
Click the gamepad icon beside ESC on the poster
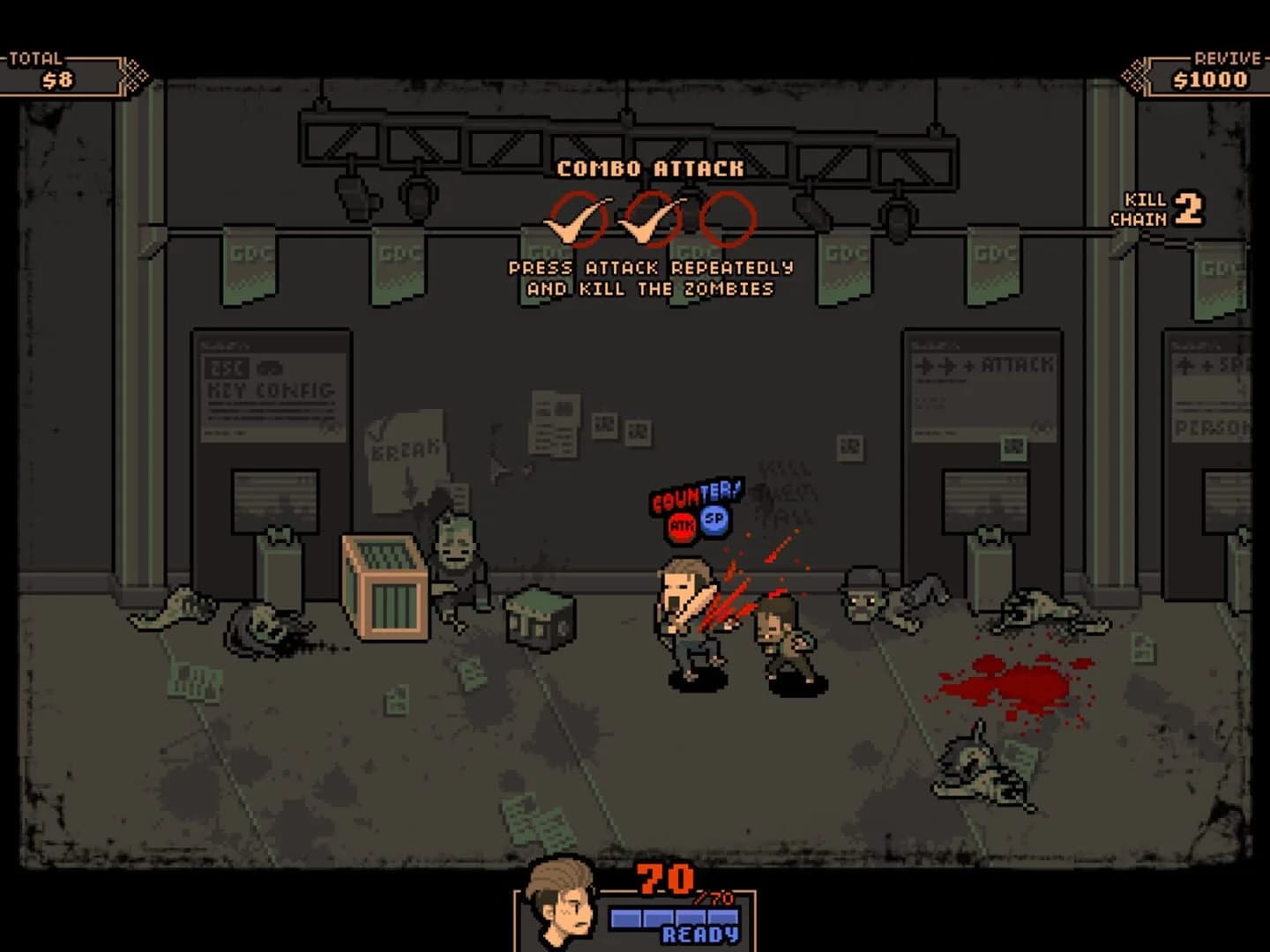pos(269,368)
